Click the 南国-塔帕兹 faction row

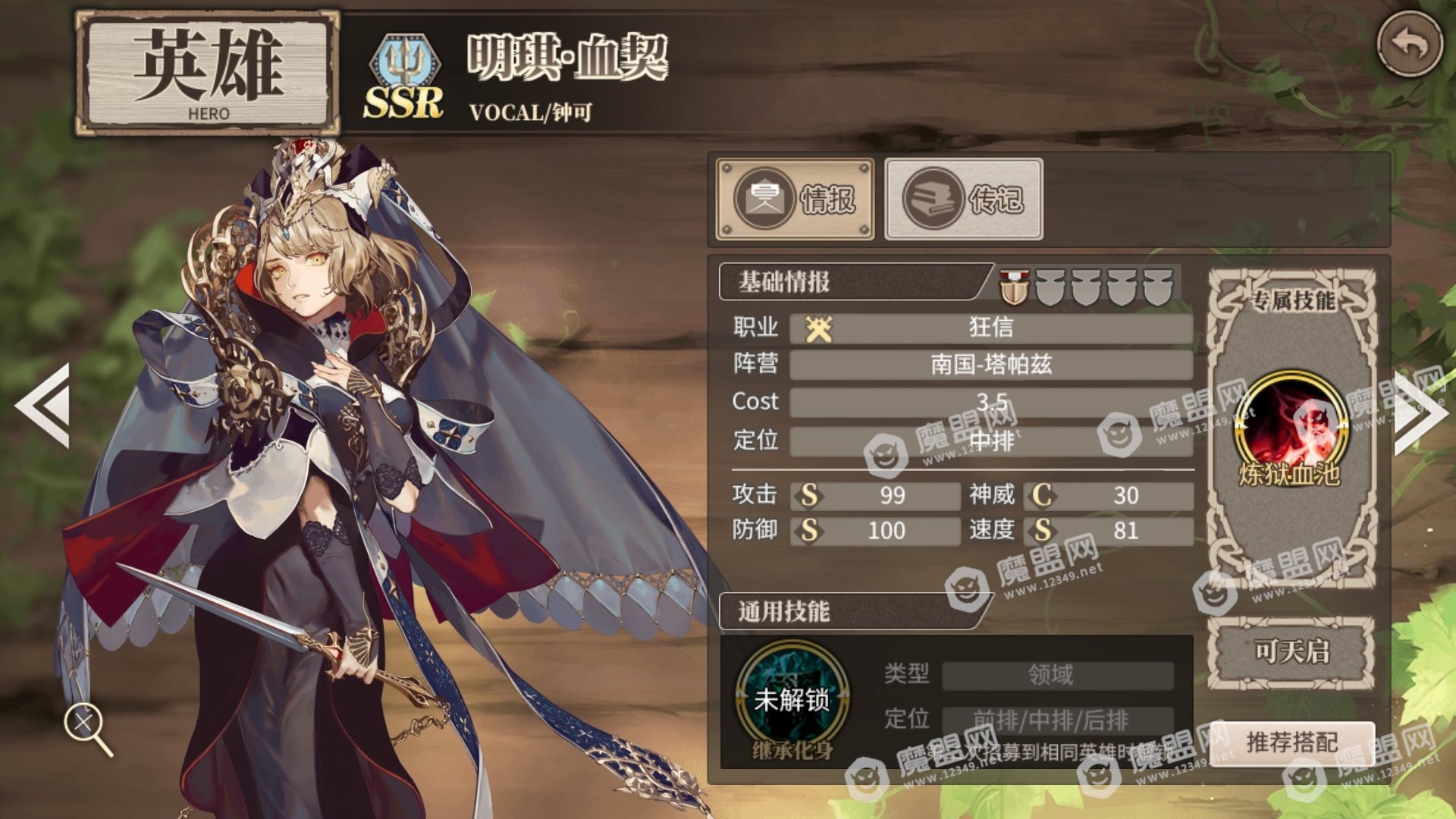pyautogui.click(x=990, y=365)
